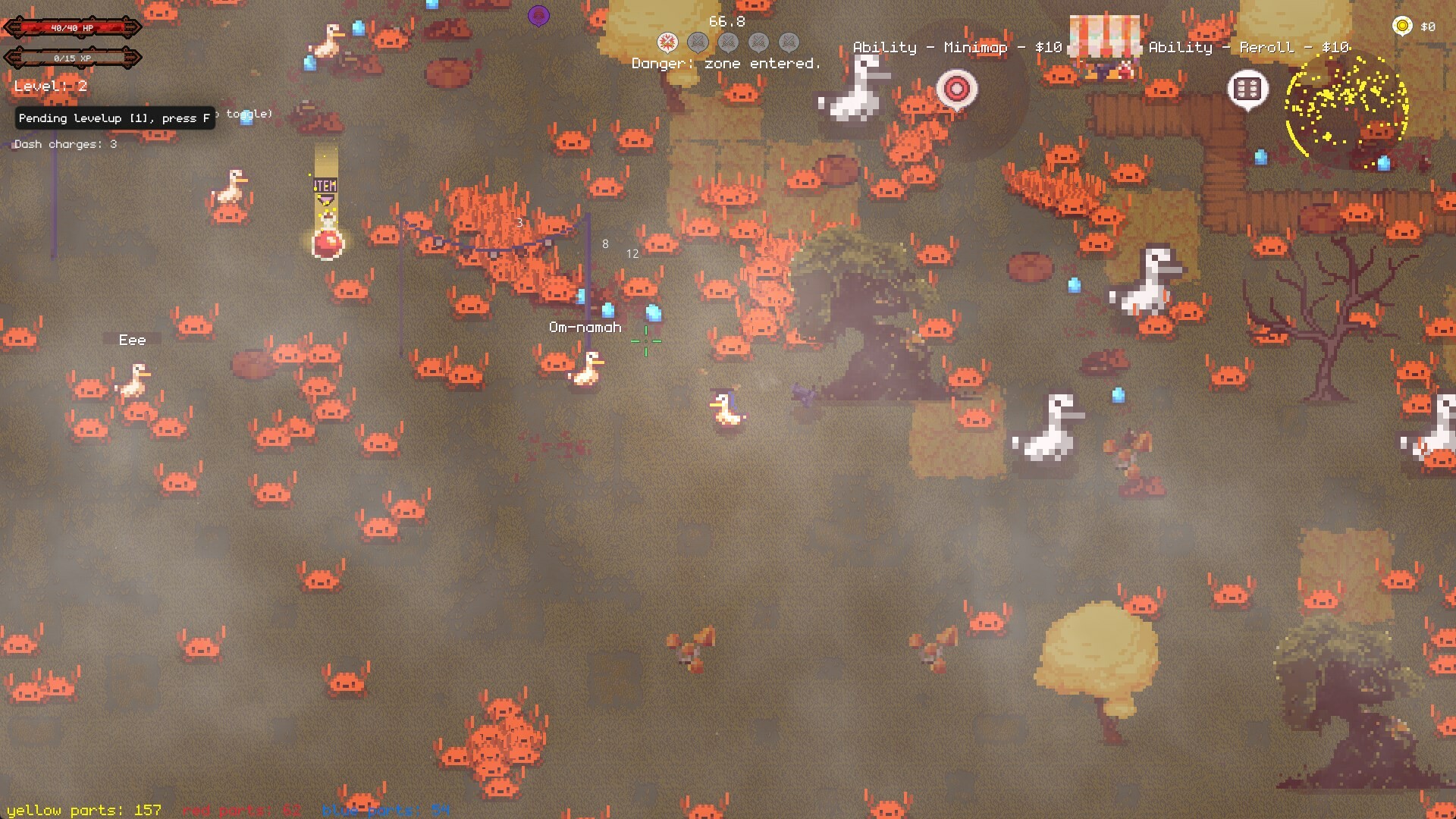Click the 0/15 XP progress bar
Image resolution: width=1456 pixels, height=819 pixels.
[72, 56]
